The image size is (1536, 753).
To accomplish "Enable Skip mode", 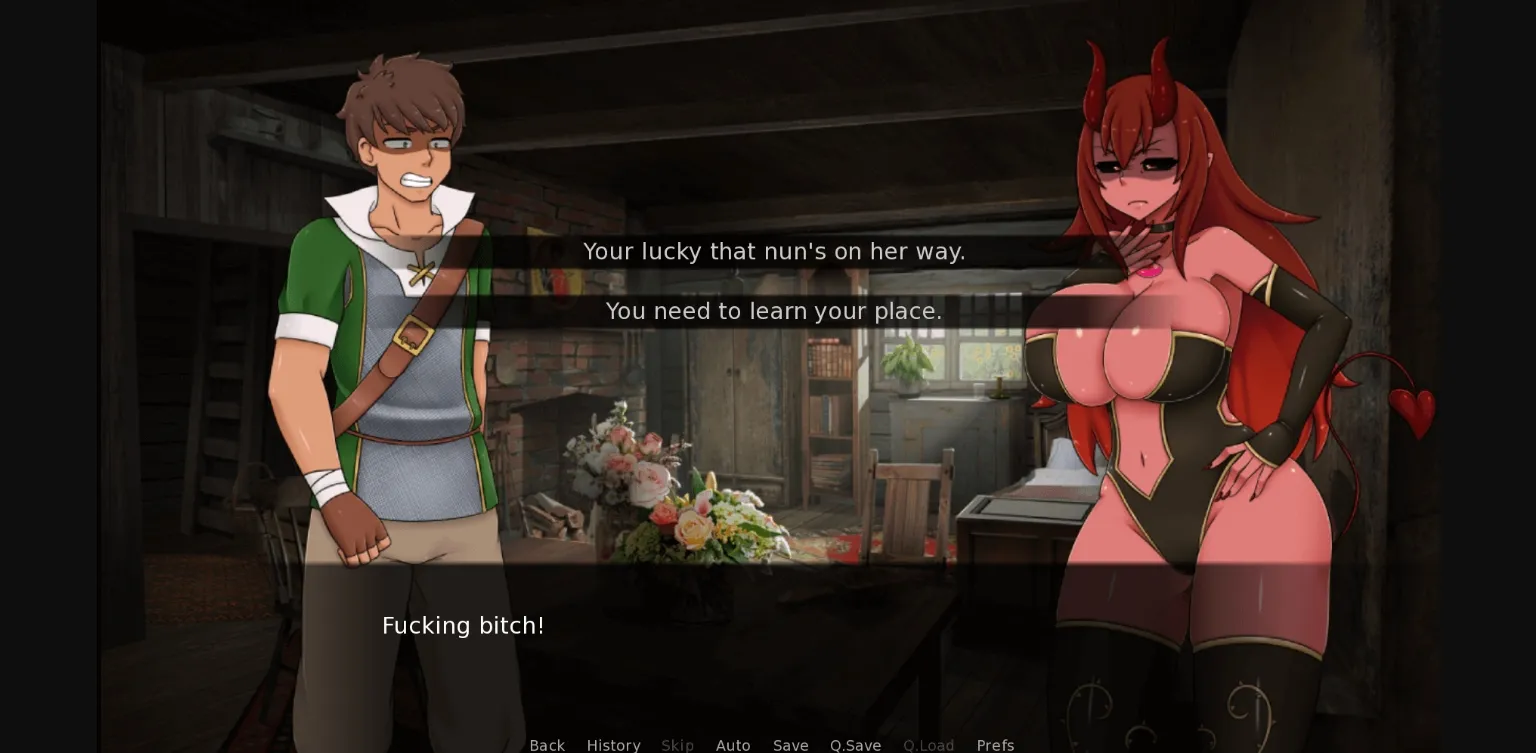I will click(677, 745).
